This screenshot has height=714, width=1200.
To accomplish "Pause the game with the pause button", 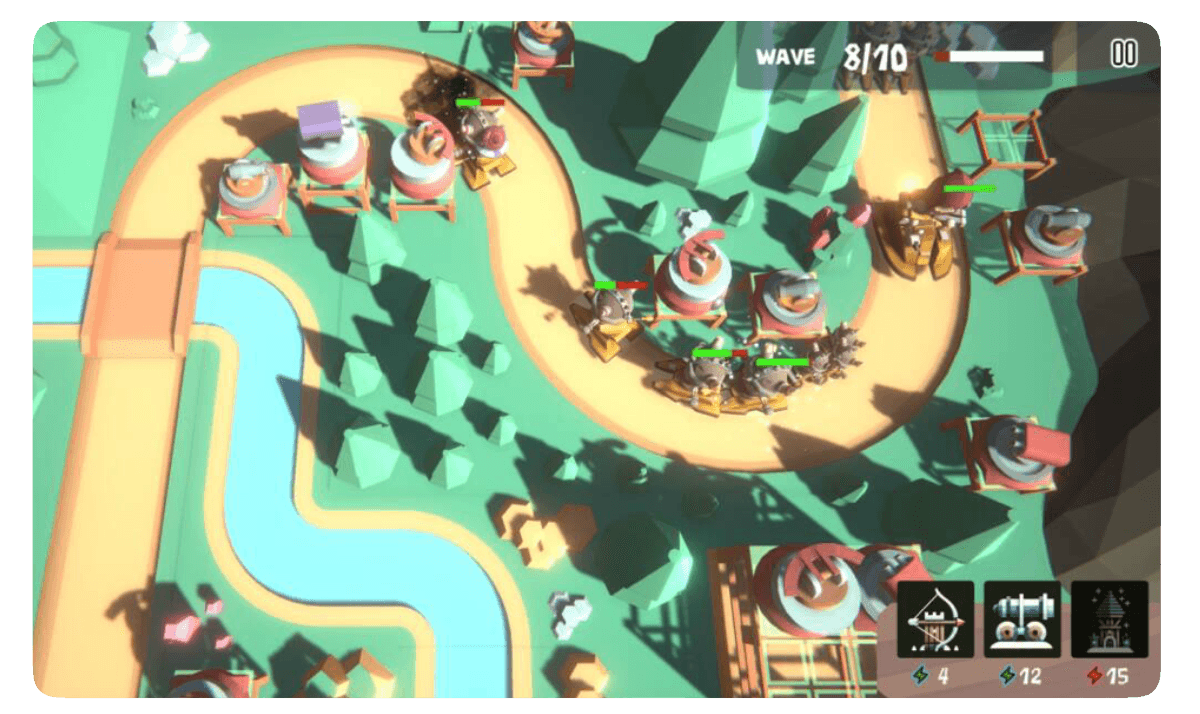I will click(x=1124, y=55).
